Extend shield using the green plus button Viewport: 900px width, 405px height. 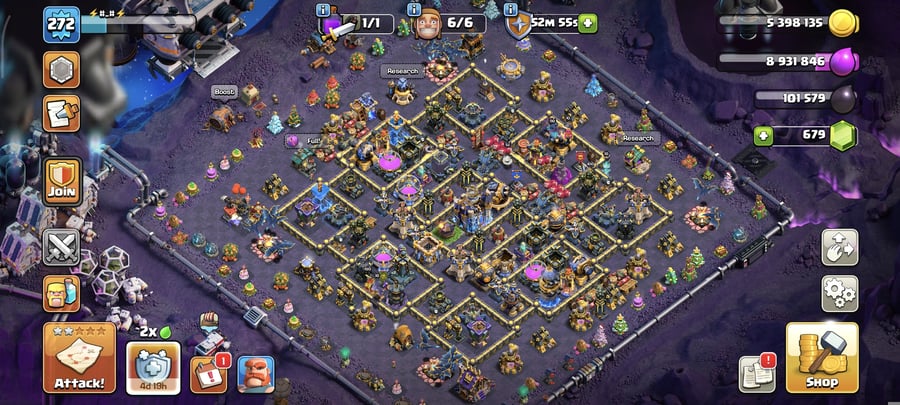[x=587, y=21]
